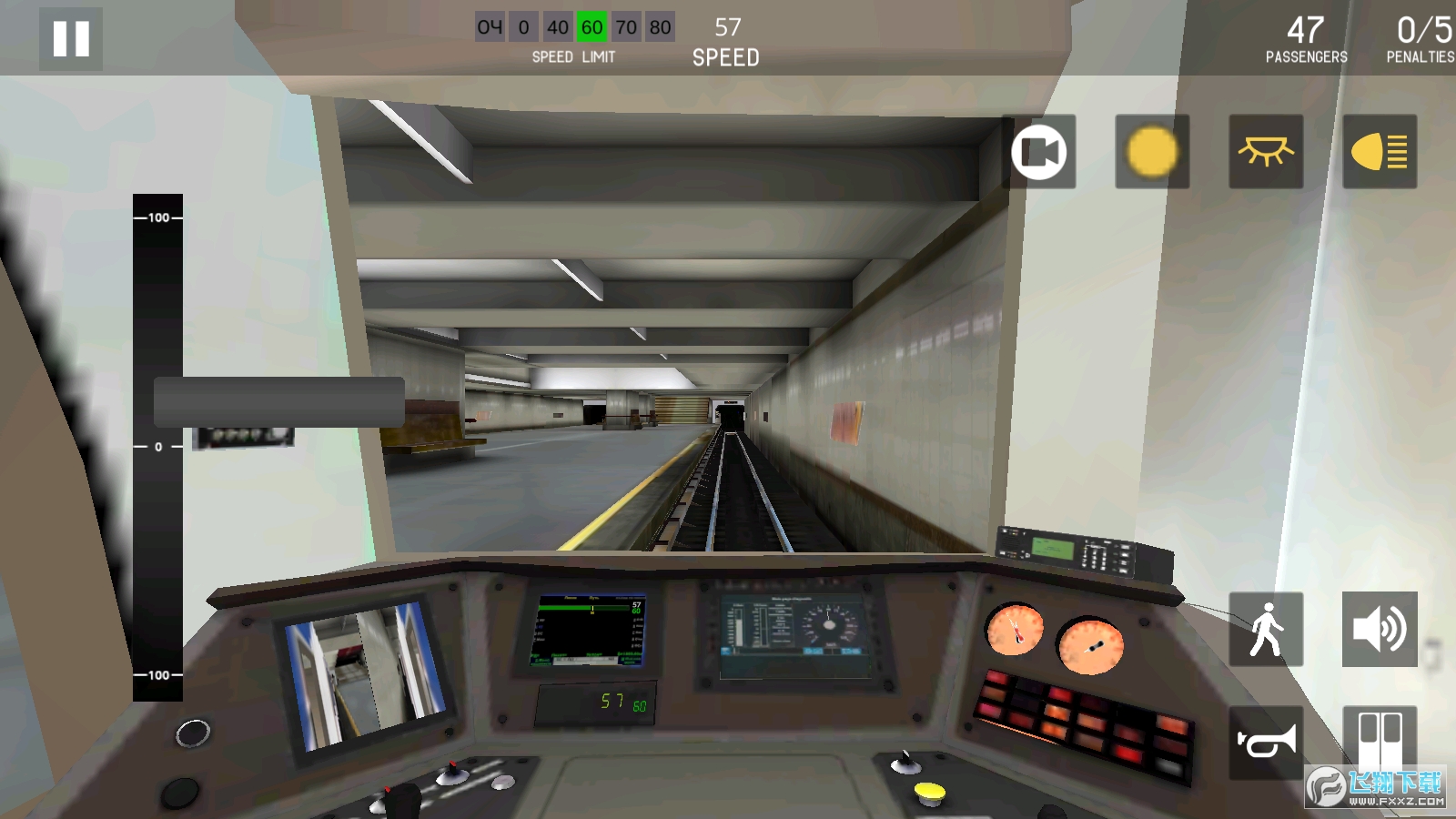Toggle the yellow sun lighting mode
This screenshot has width=1456, height=819.
tap(1152, 151)
